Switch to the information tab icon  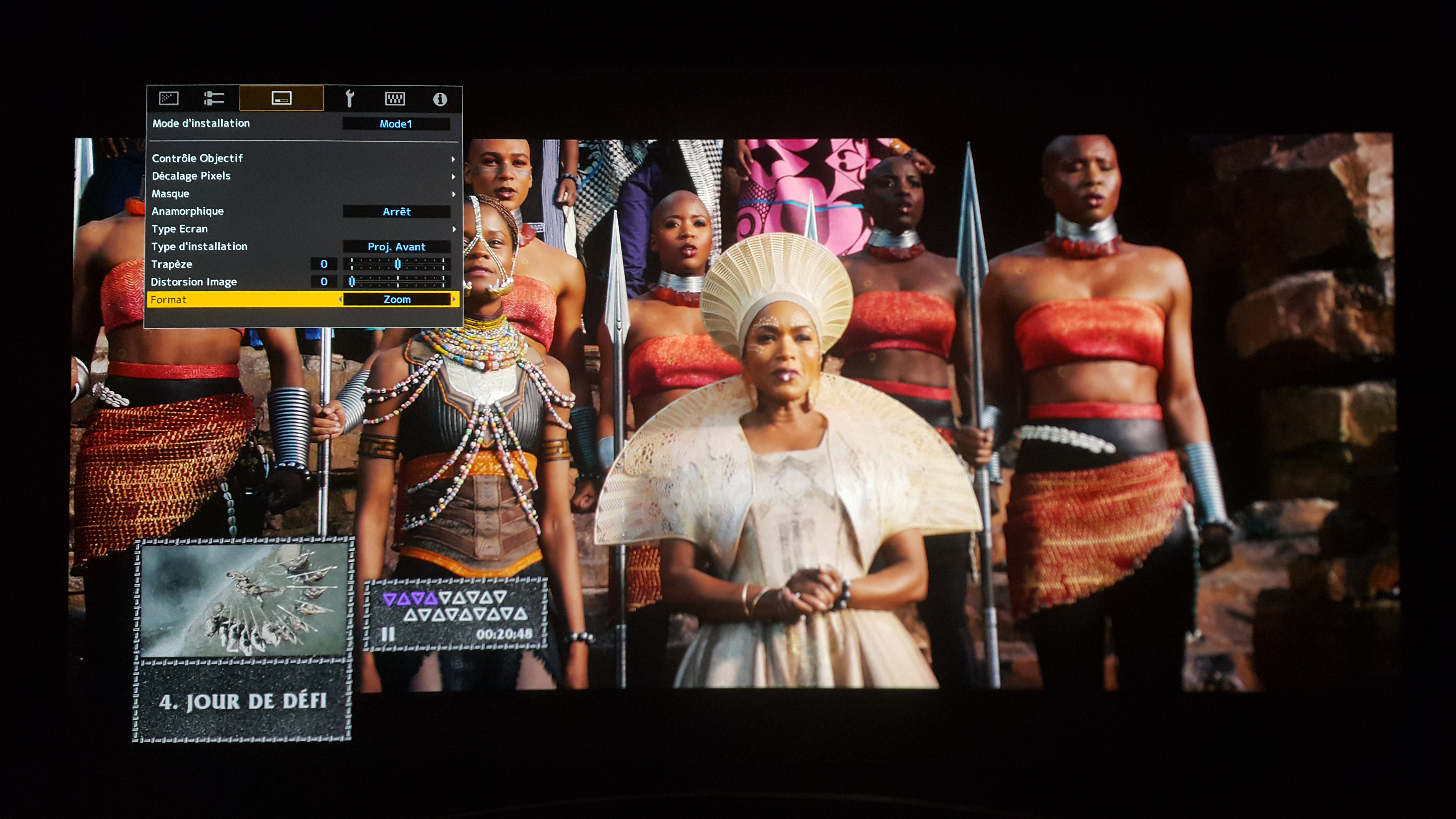tap(440, 99)
